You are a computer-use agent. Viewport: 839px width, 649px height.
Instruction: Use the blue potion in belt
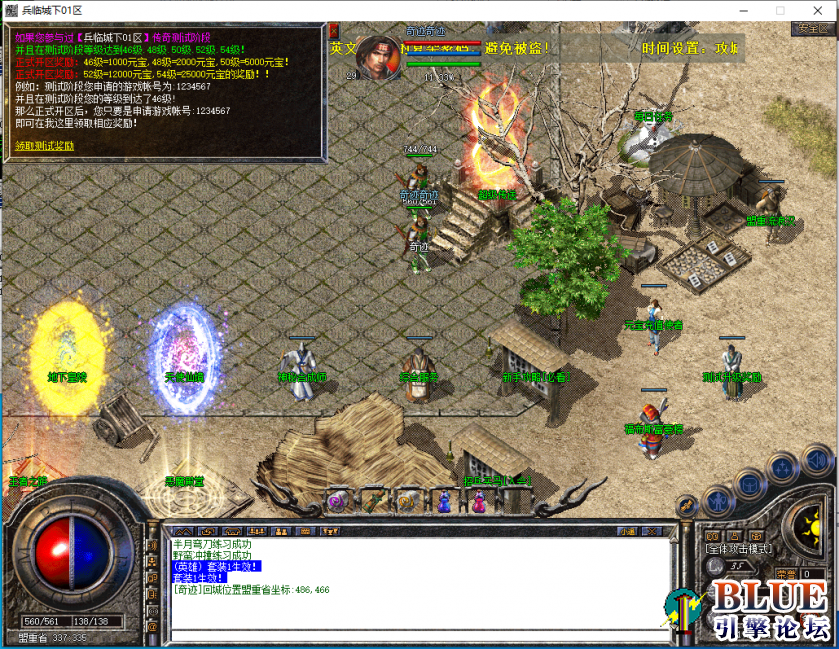pos(444,500)
